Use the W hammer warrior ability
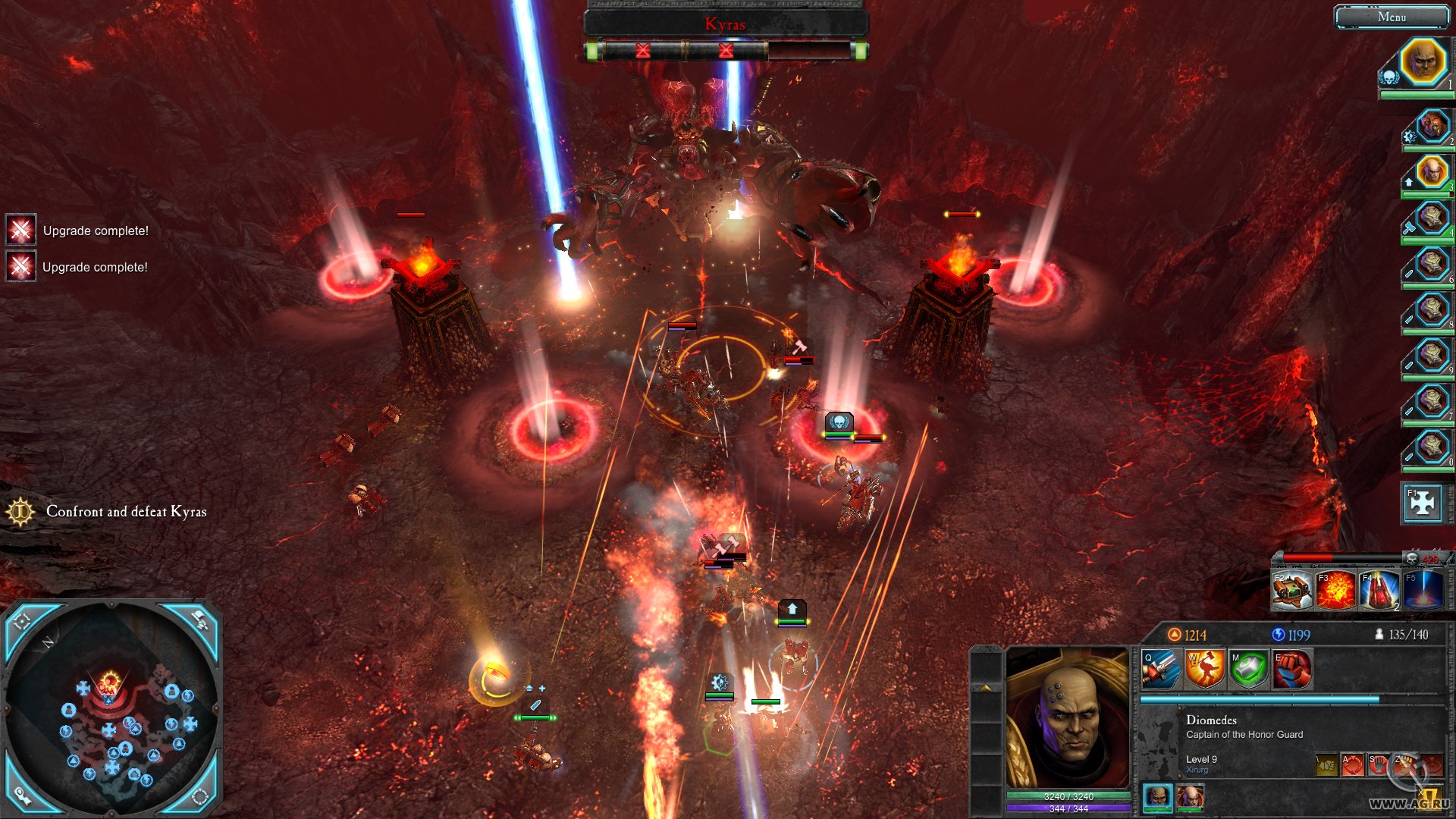Viewport: 1456px width, 819px height. [x=1205, y=669]
